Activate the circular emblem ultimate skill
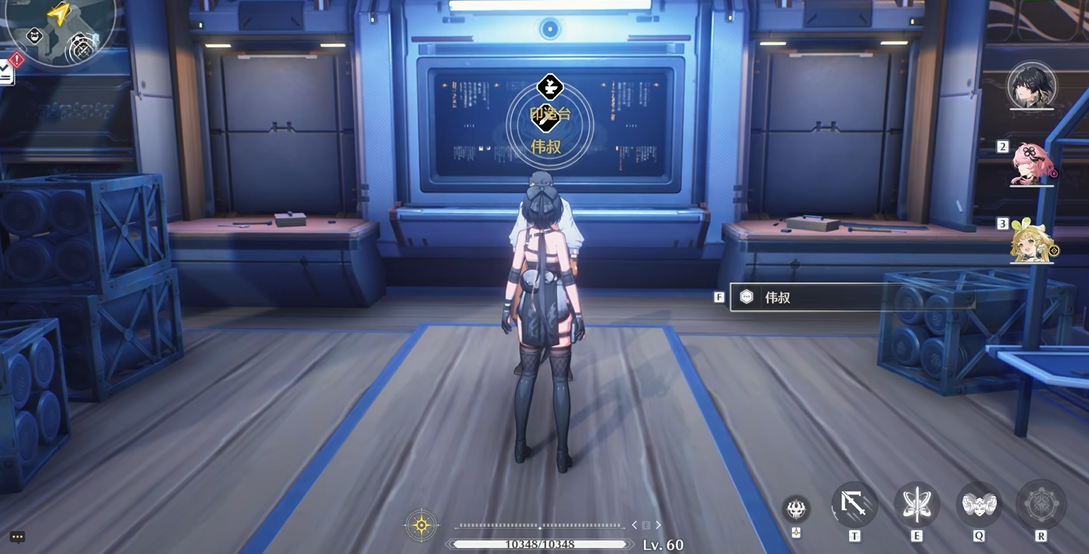This screenshot has height=554, width=1089. 1040,504
